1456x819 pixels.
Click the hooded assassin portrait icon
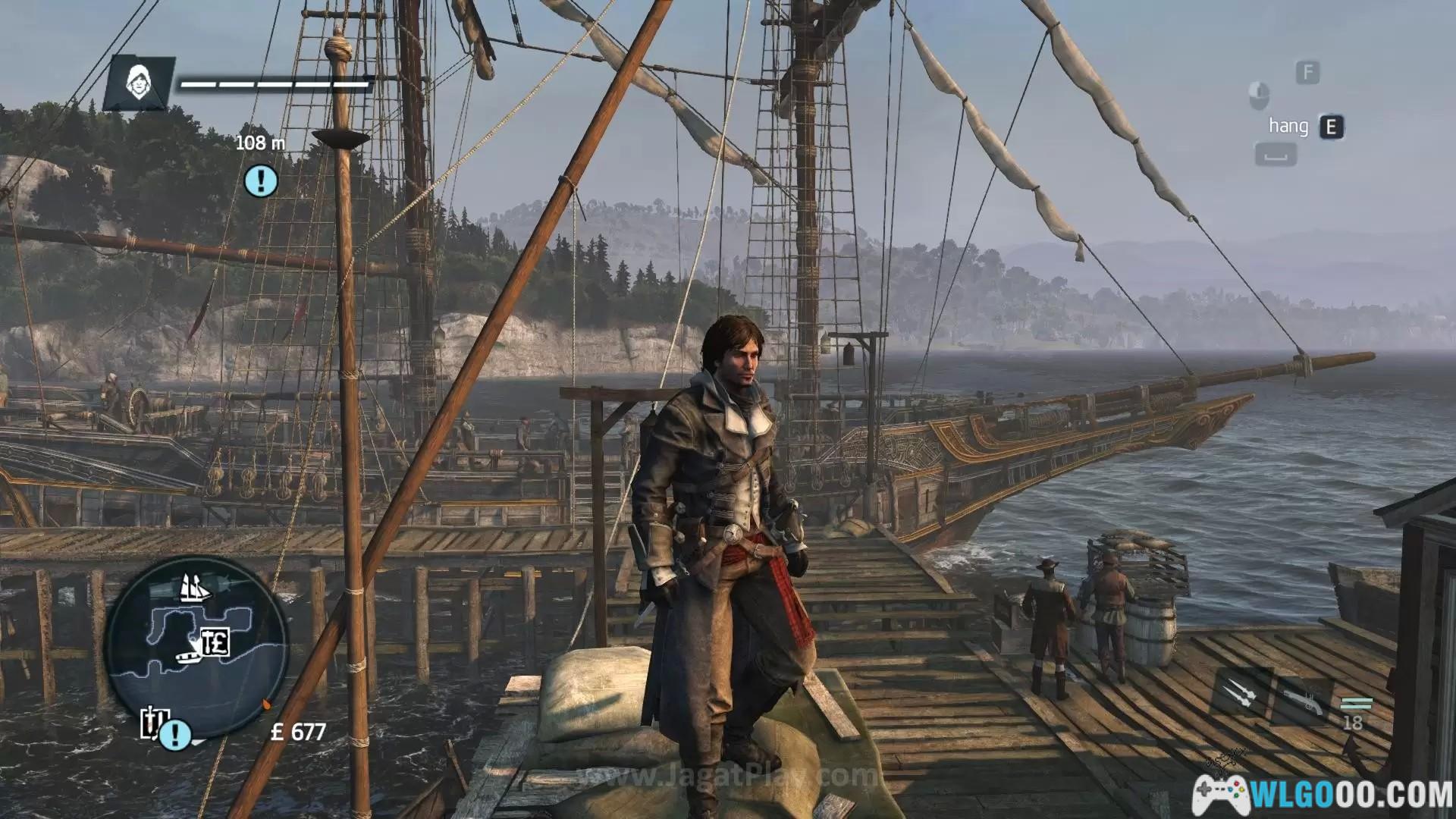(139, 83)
